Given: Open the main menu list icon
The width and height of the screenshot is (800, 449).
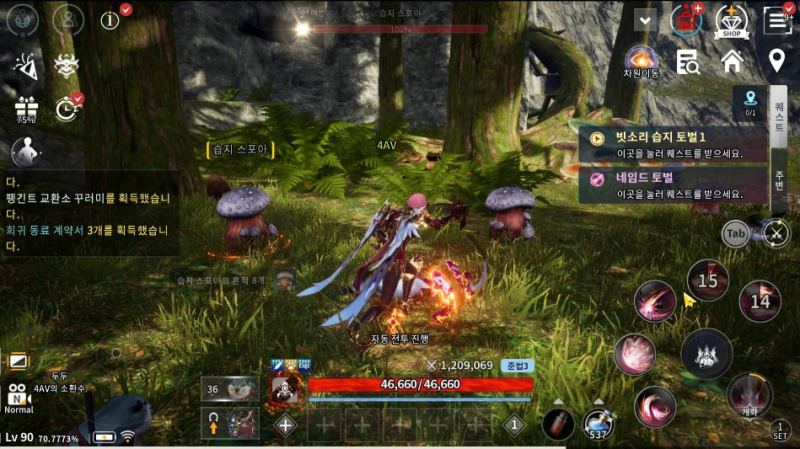Looking at the screenshot, I should (777, 20).
